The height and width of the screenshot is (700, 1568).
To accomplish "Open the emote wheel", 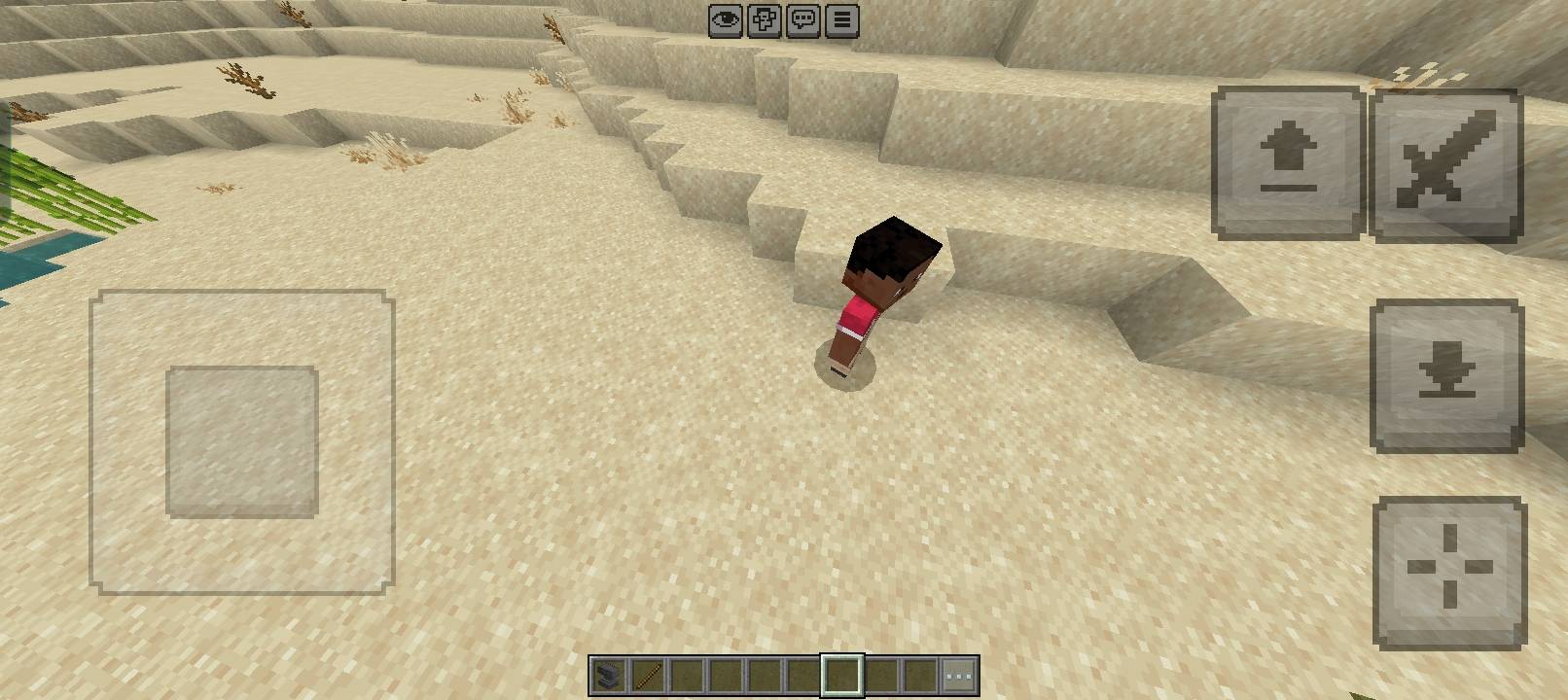I will (x=763, y=19).
